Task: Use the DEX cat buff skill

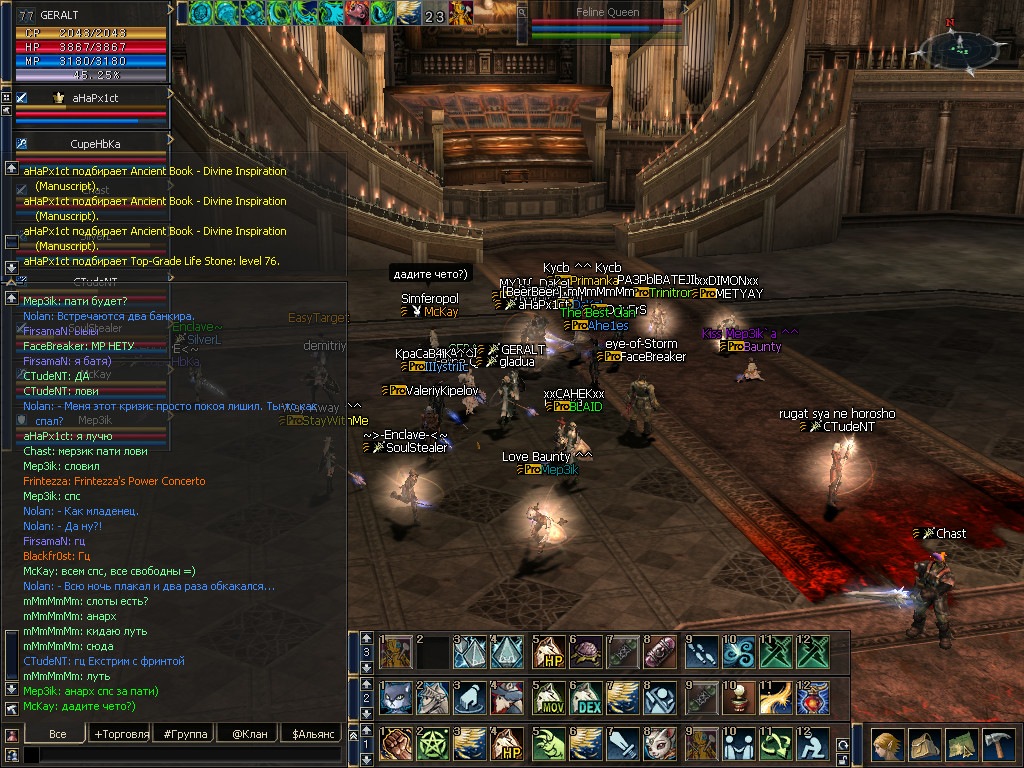Action: [x=586, y=698]
